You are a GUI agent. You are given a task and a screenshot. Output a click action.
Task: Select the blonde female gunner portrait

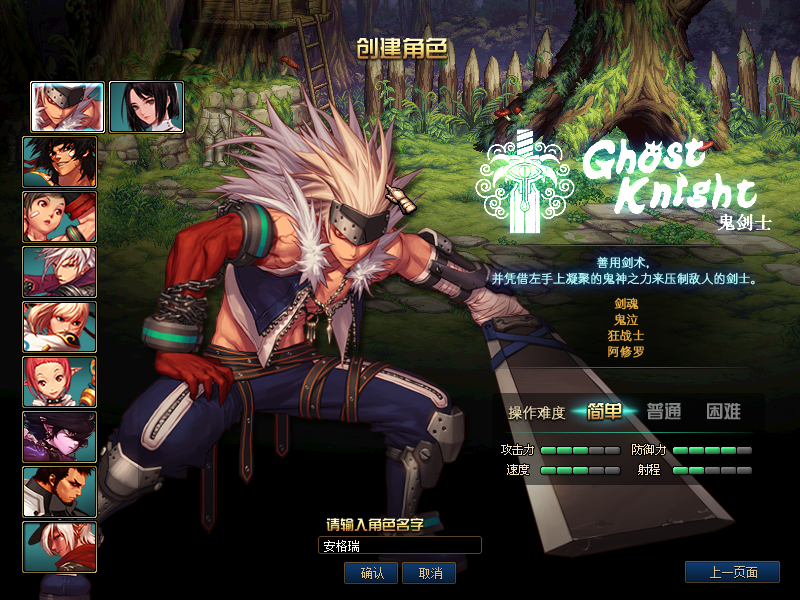(x=60, y=327)
